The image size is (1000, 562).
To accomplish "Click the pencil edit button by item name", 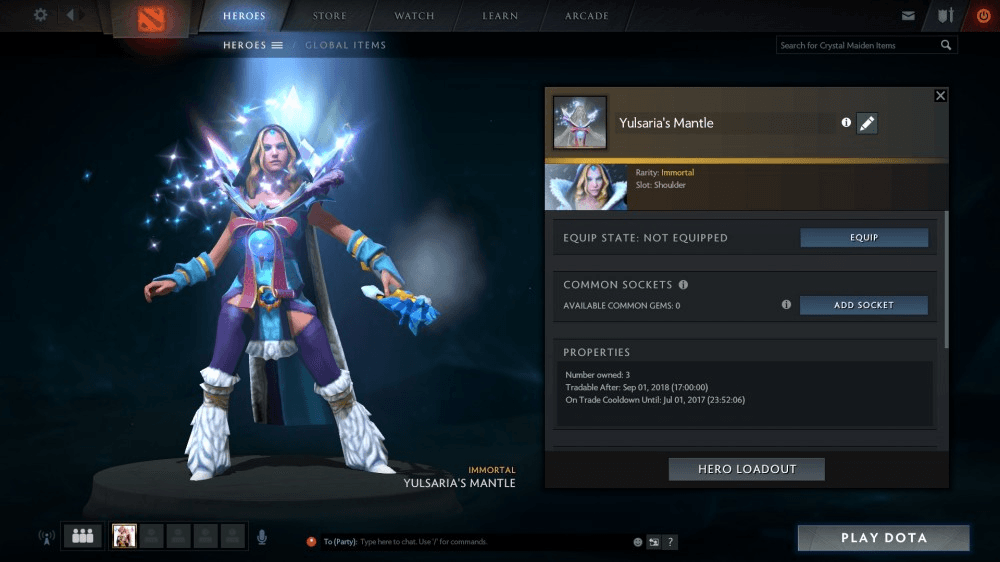I will click(867, 123).
